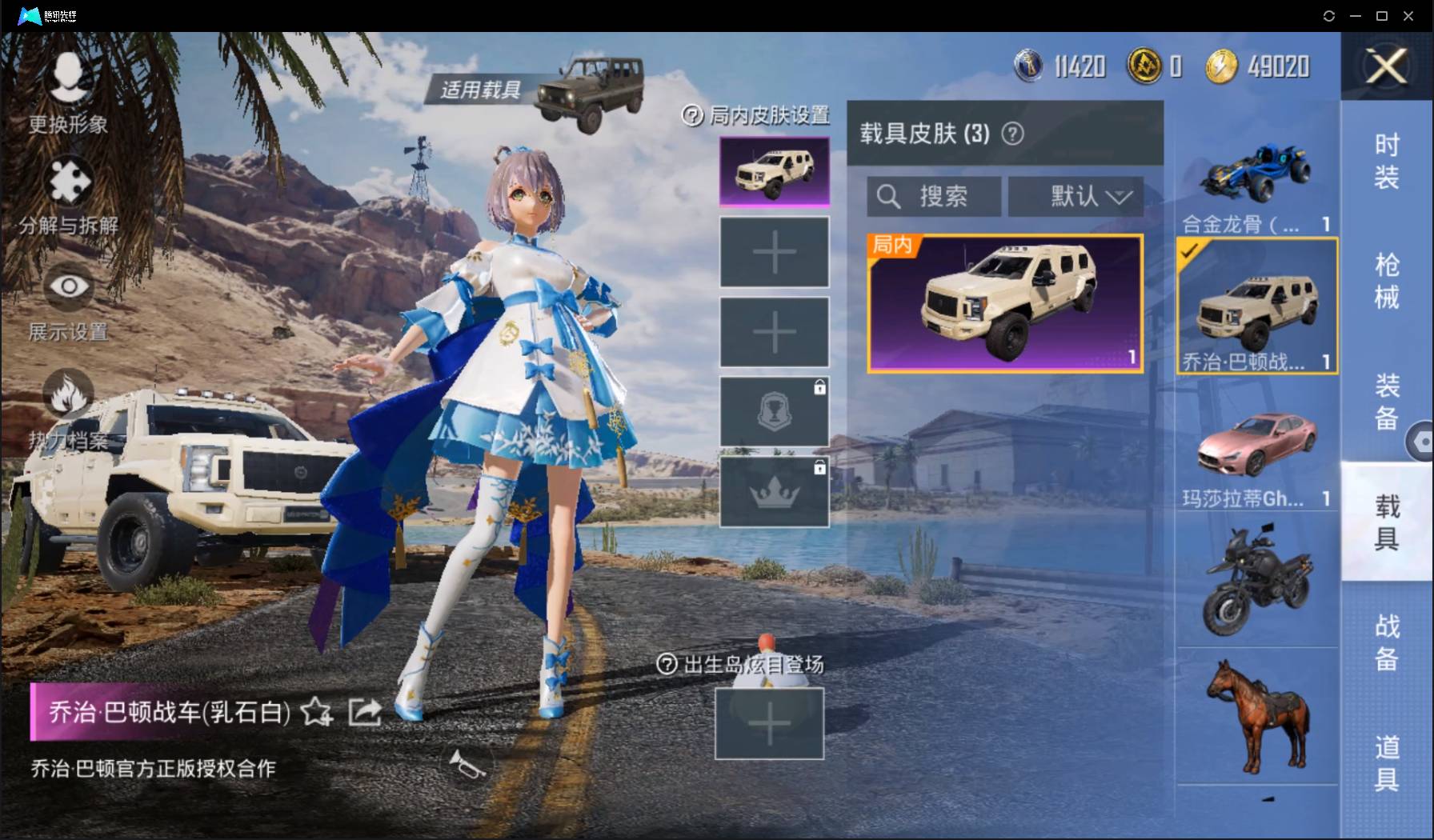Open the 枪械 firearms tab

coord(1386,281)
